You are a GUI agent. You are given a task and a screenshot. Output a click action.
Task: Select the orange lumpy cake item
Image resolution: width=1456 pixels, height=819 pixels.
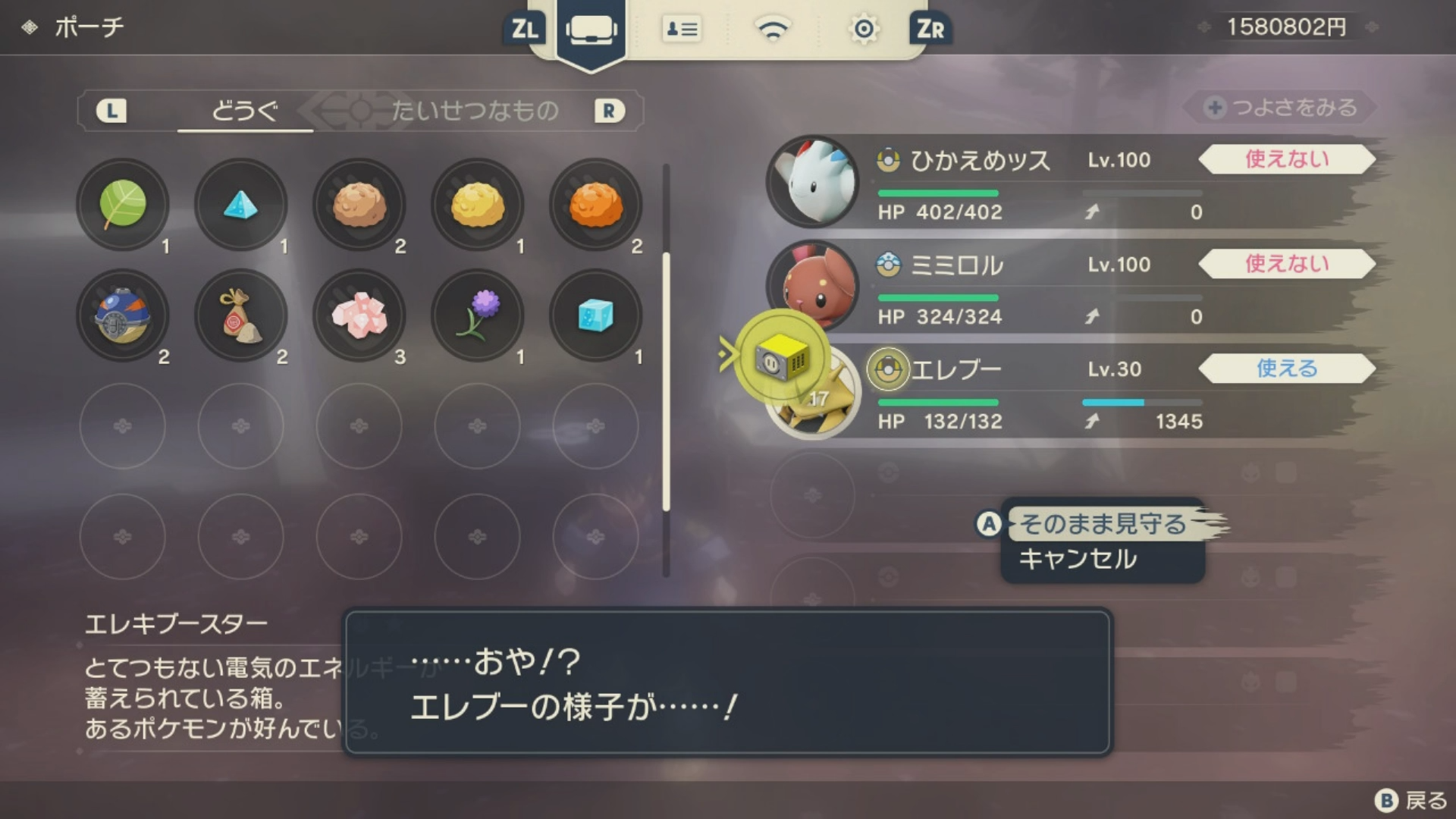coord(596,204)
